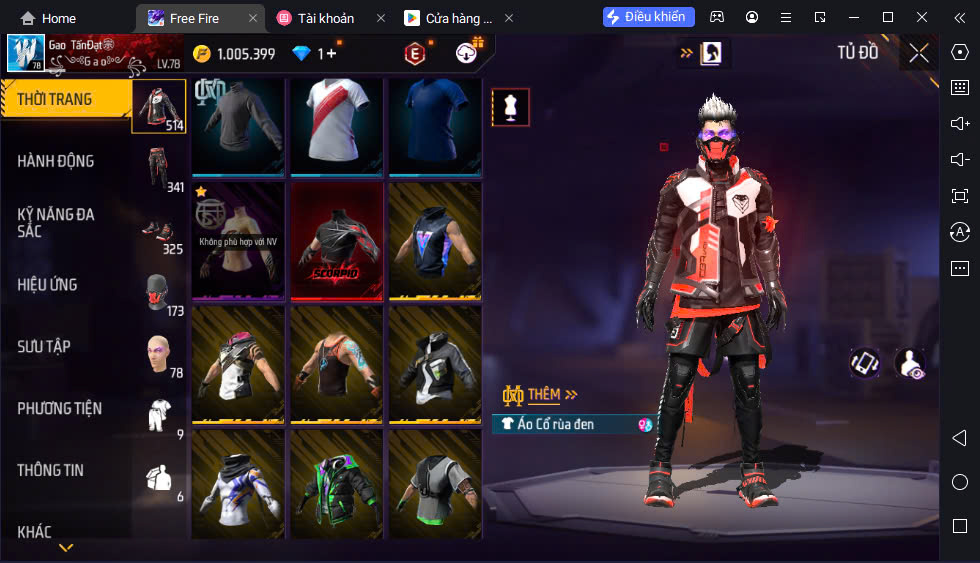Open the red E badge icon
Screen dimensions: 980x563
tap(414, 54)
